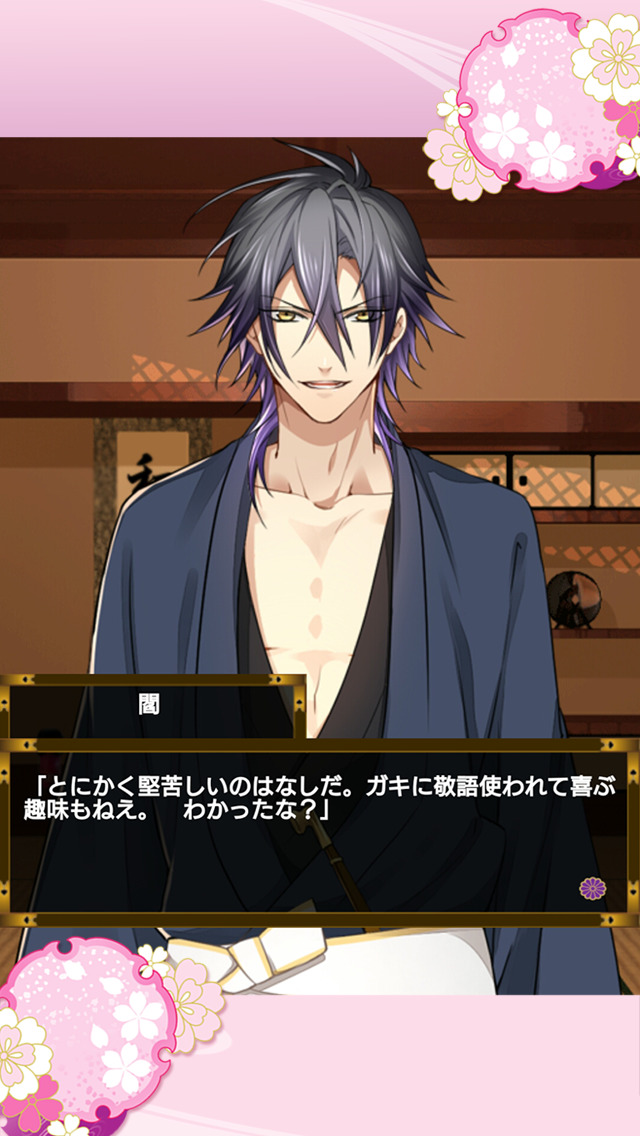The image size is (640, 1136).
Task: Click the purple flower continue icon
Action: pyautogui.click(x=591, y=888)
